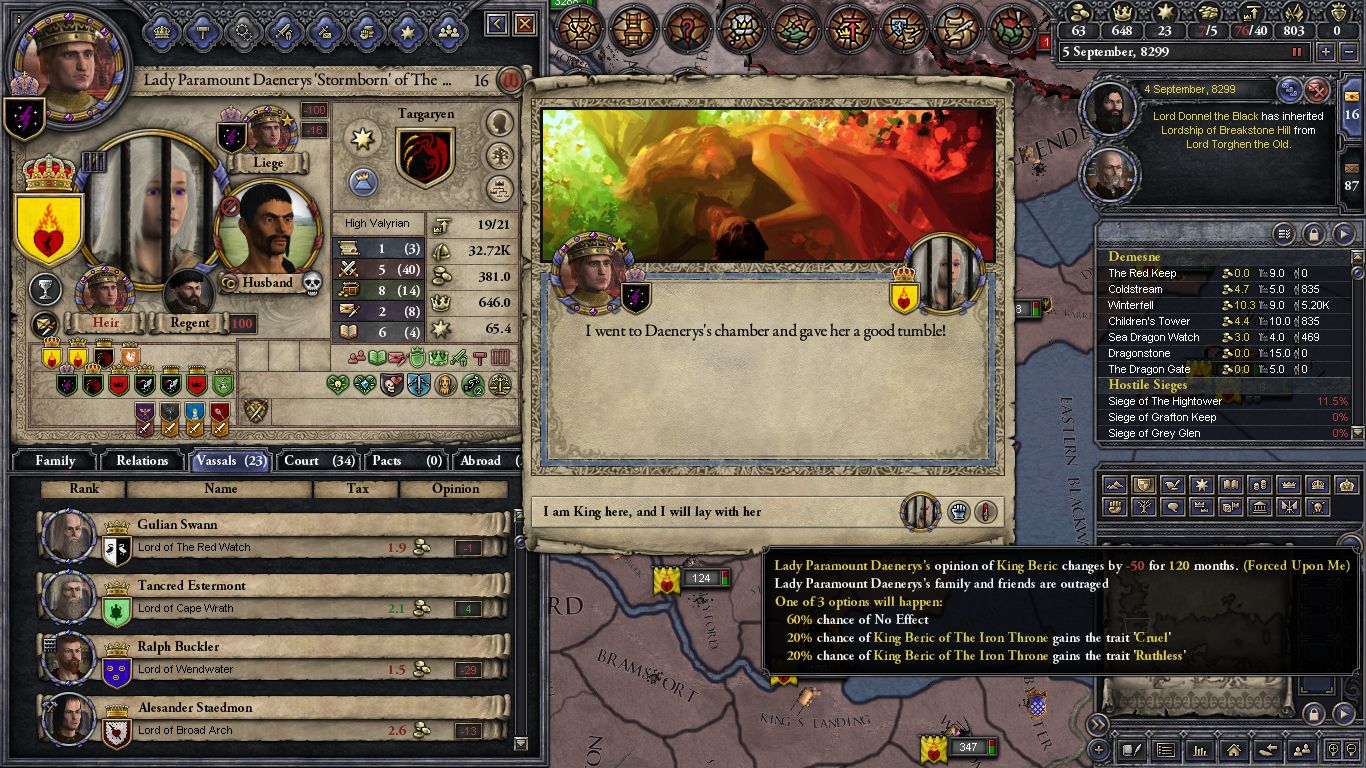The height and width of the screenshot is (768, 1366).
Task: Go back to the previous character
Action: pyautogui.click(x=498, y=24)
